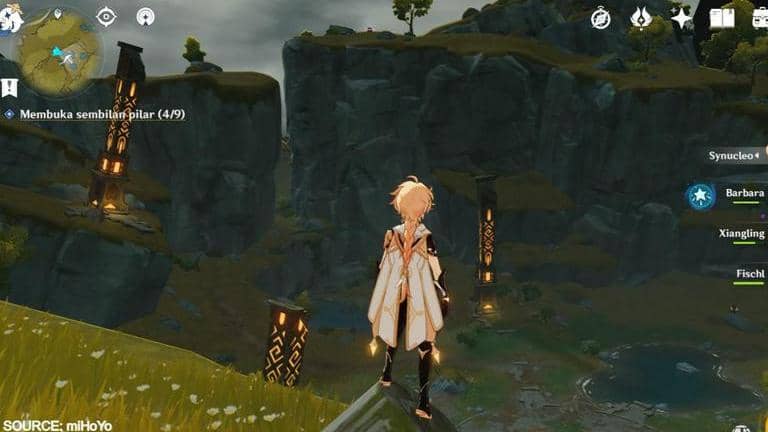This screenshot has width=768, height=432.
Task: Open the Battle Pass winged icon
Action: [x=641, y=18]
